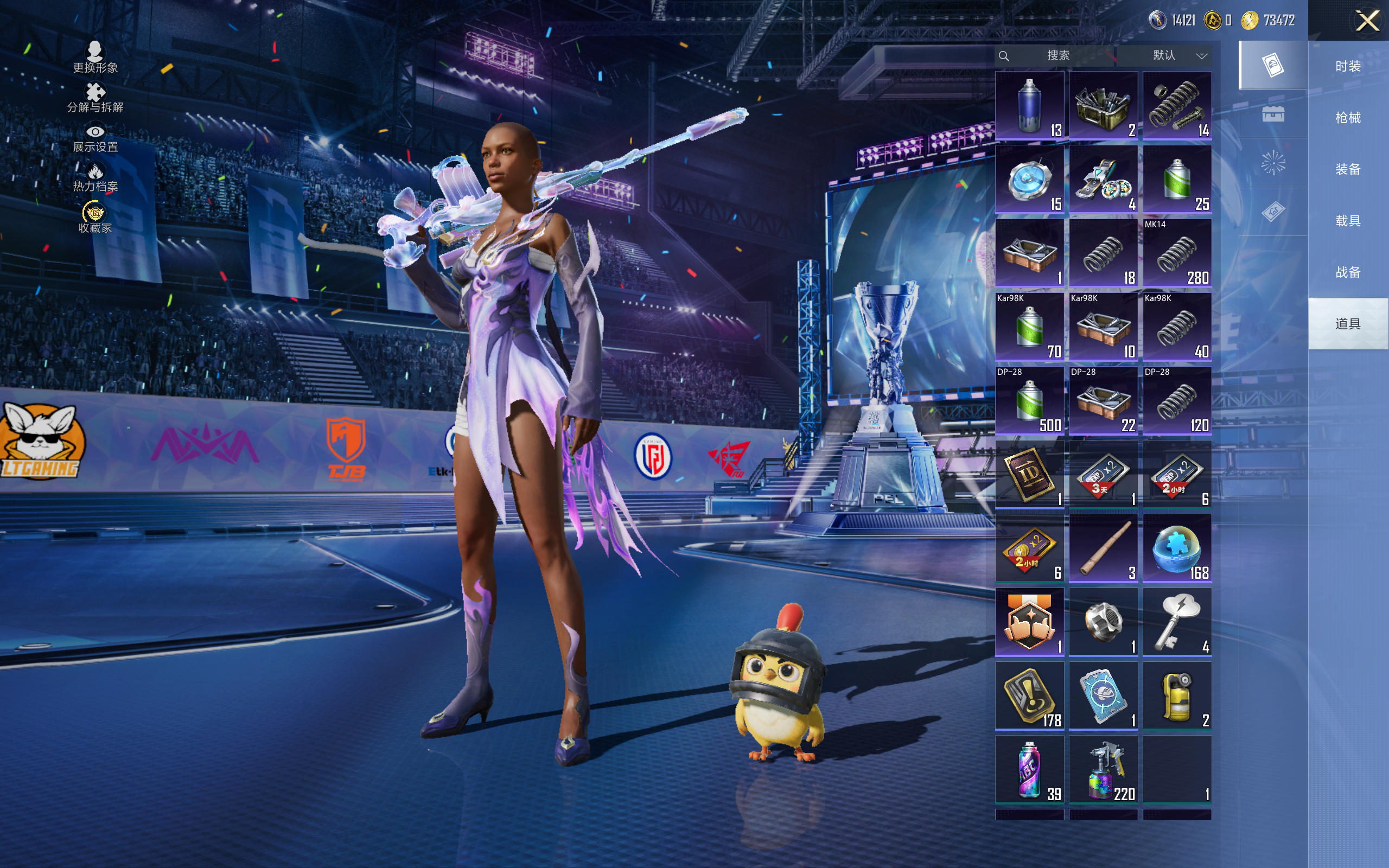Open 更换形象 character change
This screenshot has width=1389, height=868.
(x=95, y=58)
